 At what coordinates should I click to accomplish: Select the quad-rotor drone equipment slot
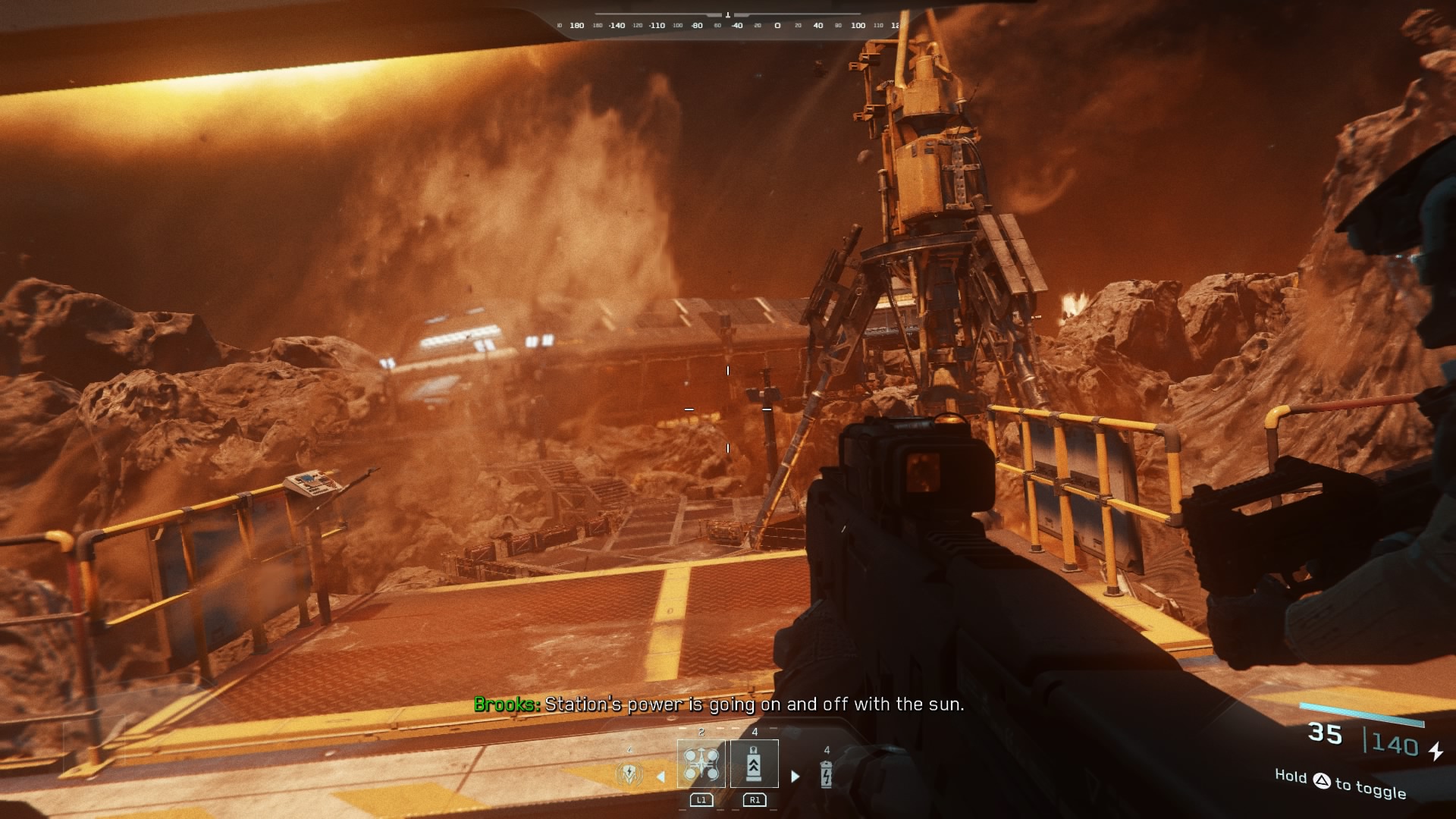[x=701, y=764]
